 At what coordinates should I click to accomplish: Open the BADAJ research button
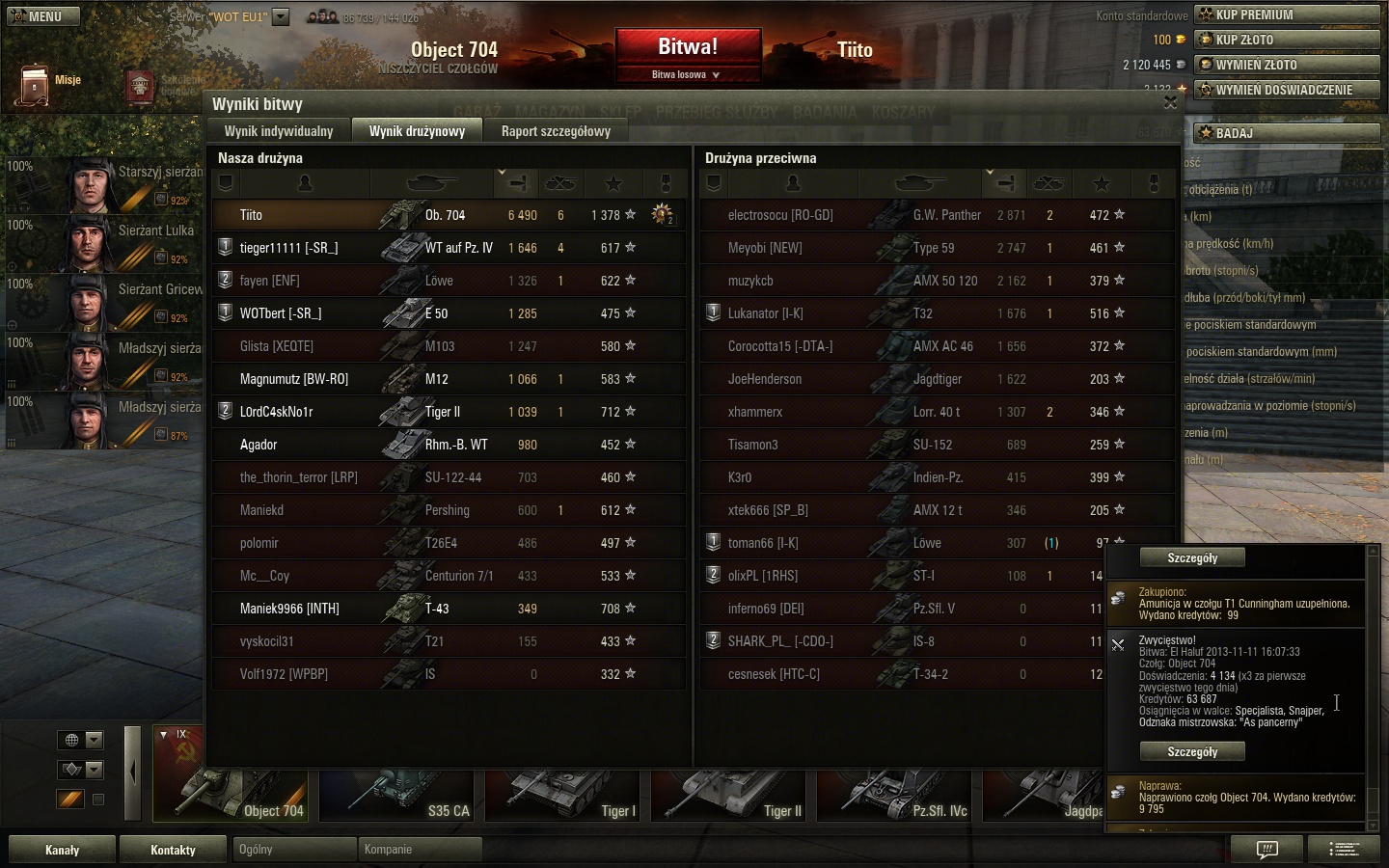tap(1288, 133)
